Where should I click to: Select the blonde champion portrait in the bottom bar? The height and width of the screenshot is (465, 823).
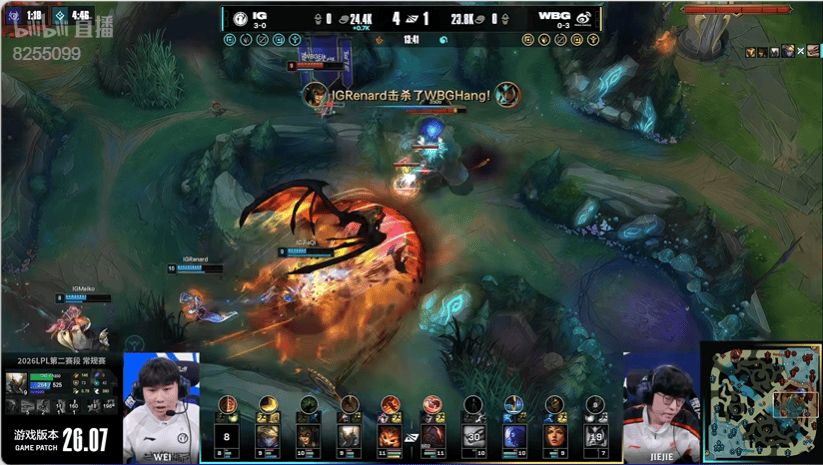click(x=267, y=436)
